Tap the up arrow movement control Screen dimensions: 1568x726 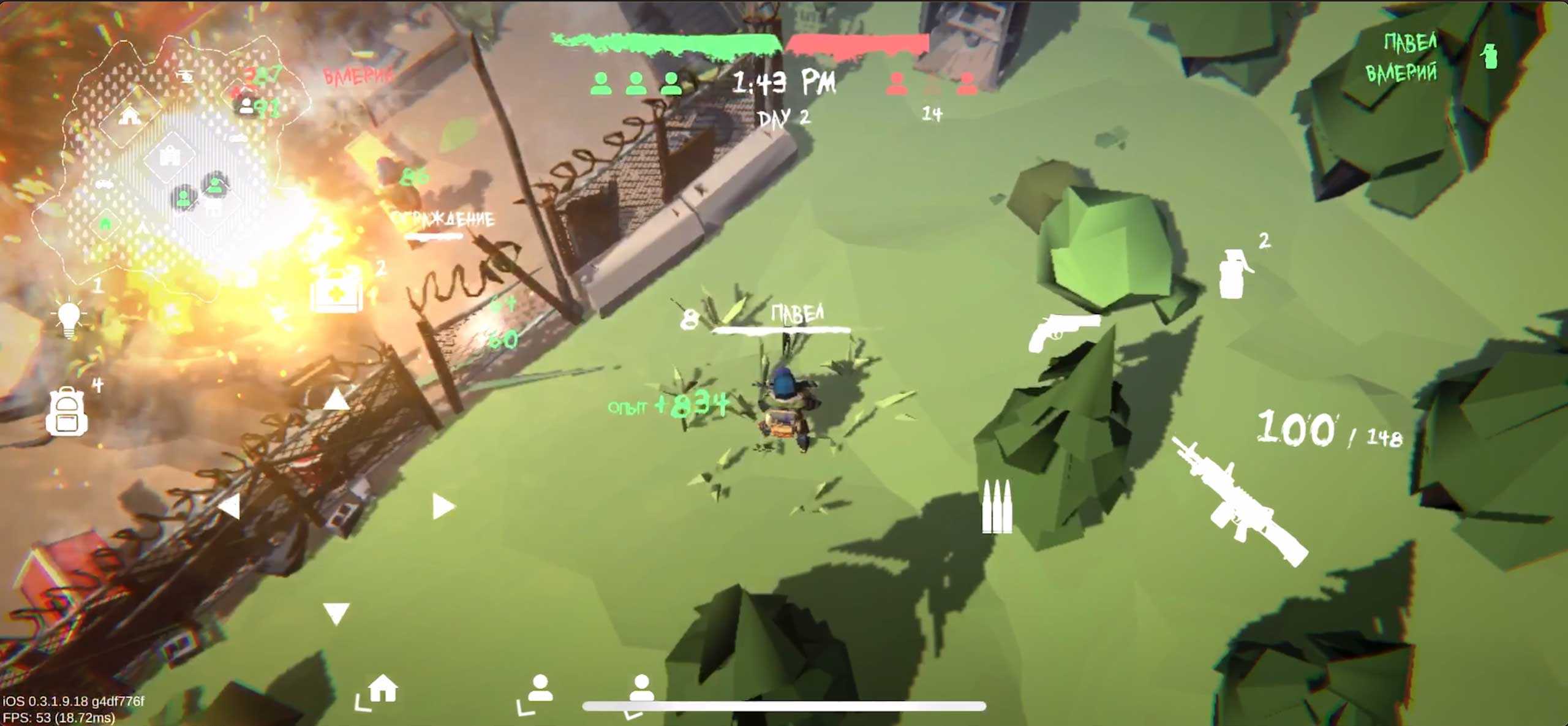click(x=336, y=399)
